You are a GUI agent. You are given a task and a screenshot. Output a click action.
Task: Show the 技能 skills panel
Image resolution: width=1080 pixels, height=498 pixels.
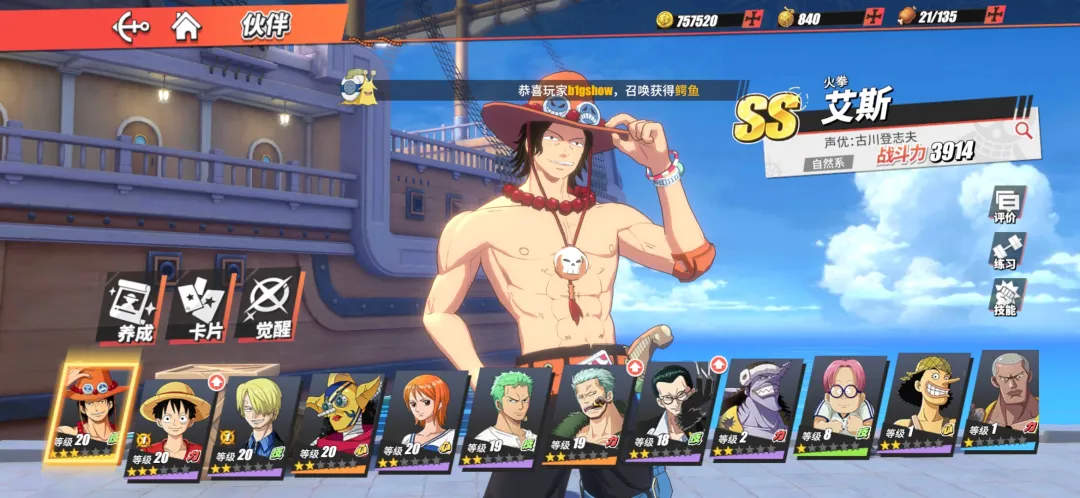(1005, 297)
